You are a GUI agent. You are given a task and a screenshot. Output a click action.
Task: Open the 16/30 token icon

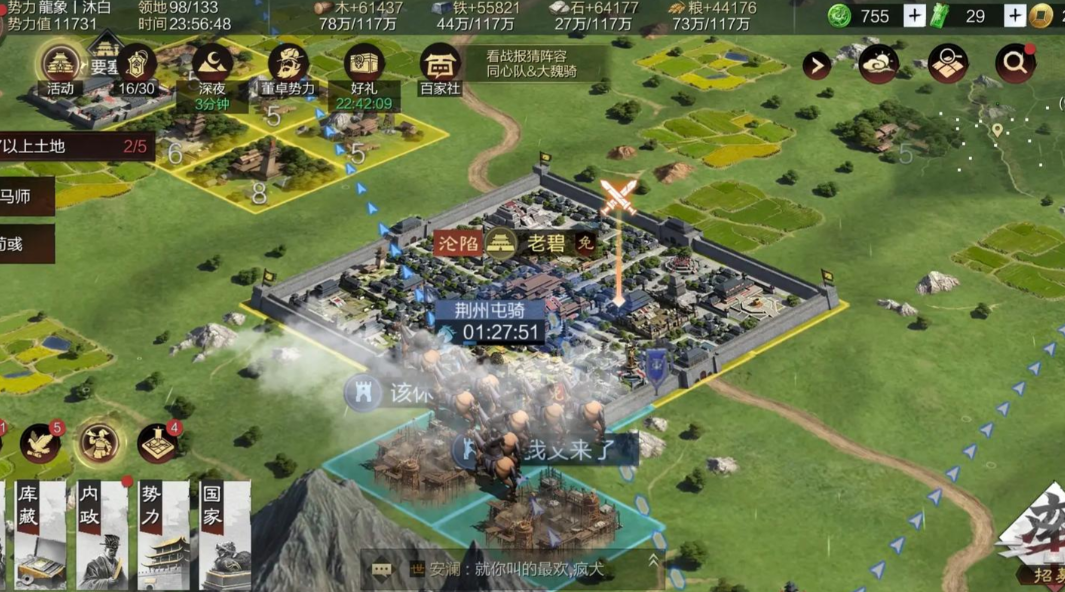[x=137, y=65]
